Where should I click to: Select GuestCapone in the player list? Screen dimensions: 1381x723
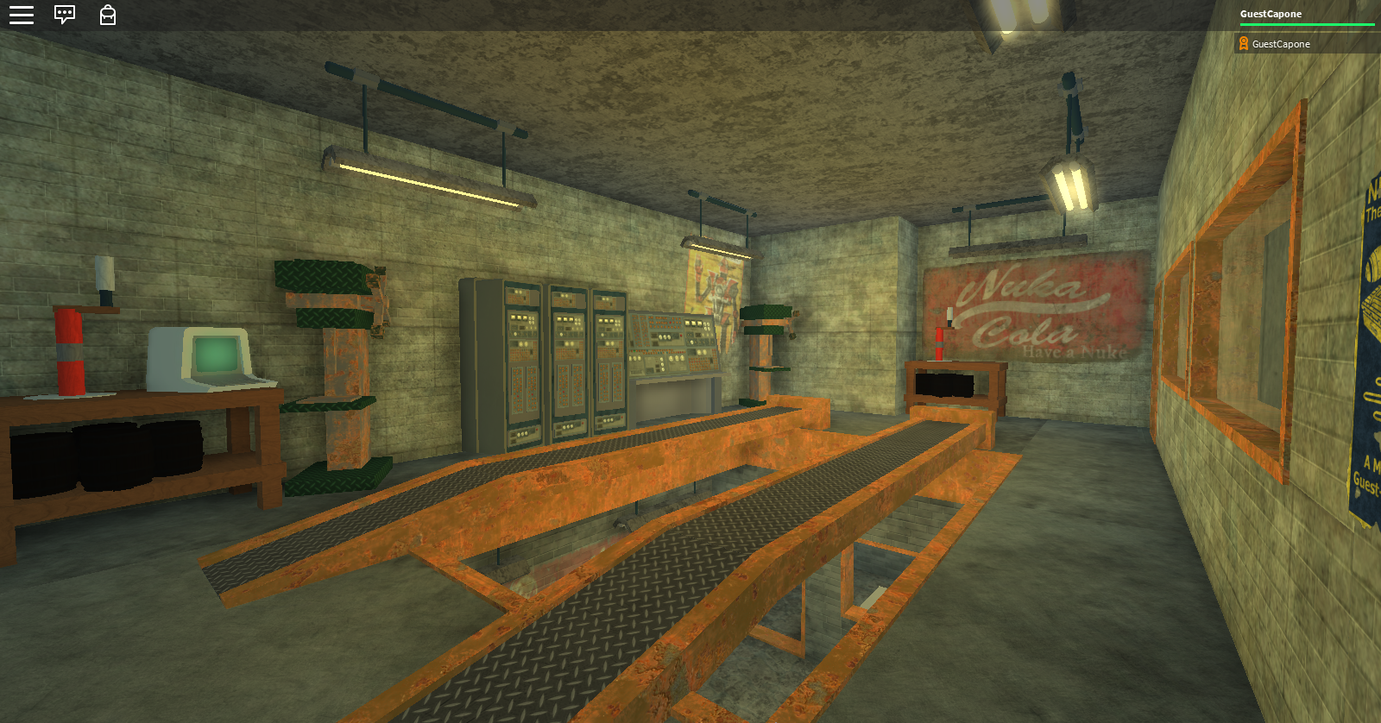(1280, 44)
